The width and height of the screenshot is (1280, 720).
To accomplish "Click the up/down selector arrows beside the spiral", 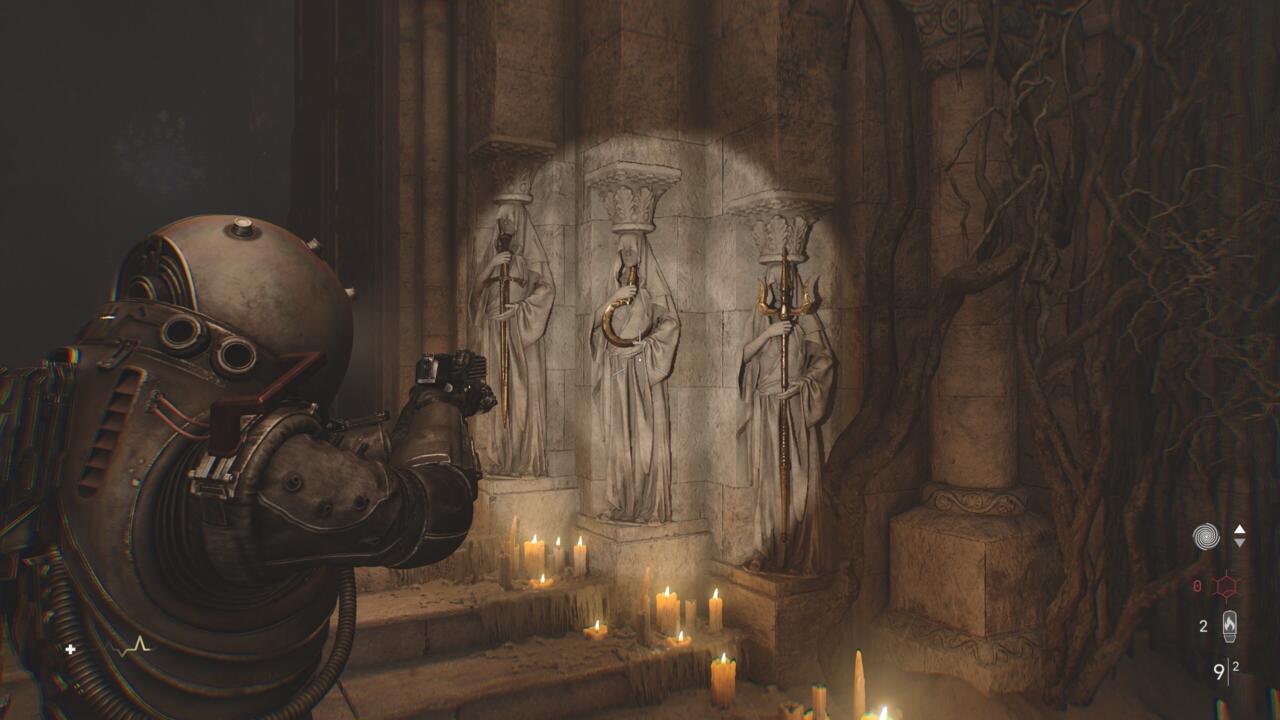I will pyautogui.click(x=1240, y=536).
